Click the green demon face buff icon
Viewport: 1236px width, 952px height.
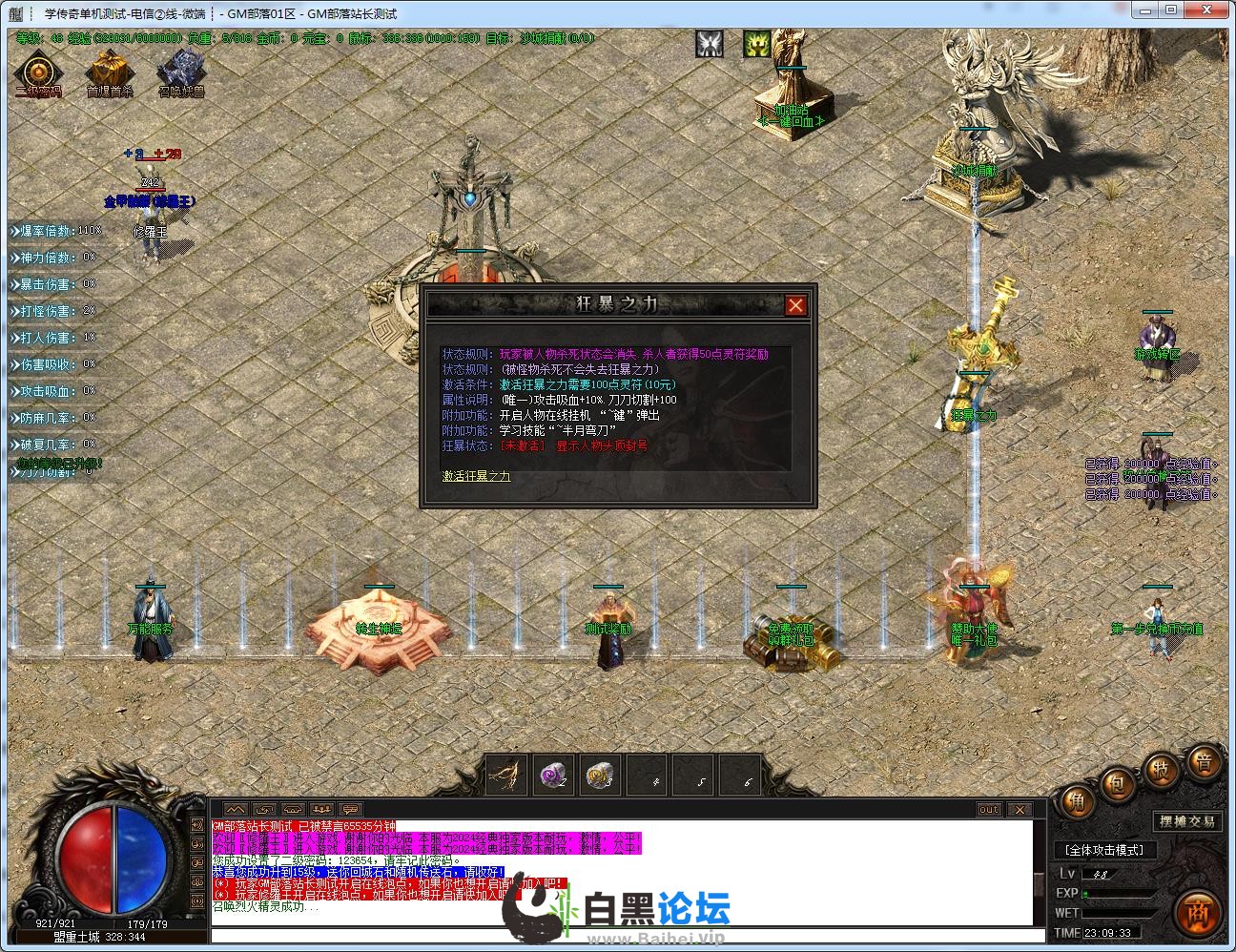[x=757, y=44]
